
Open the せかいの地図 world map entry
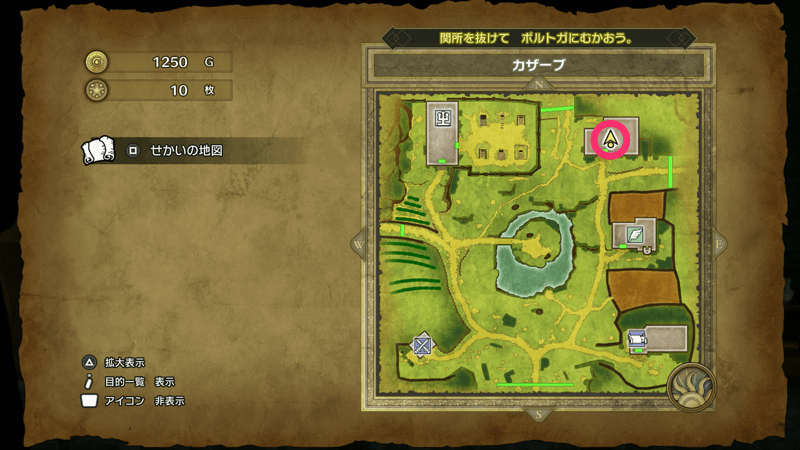point(186,150)
